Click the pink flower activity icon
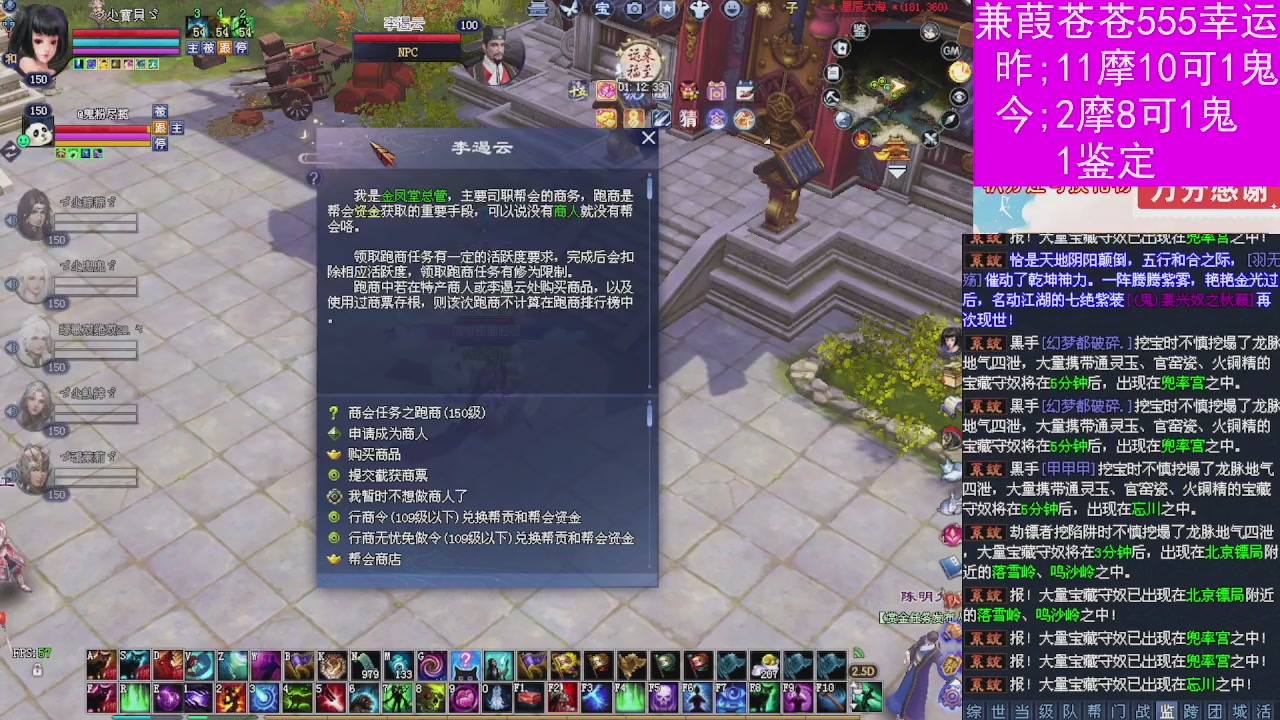 pyautogui.click(x=607, y=90)
